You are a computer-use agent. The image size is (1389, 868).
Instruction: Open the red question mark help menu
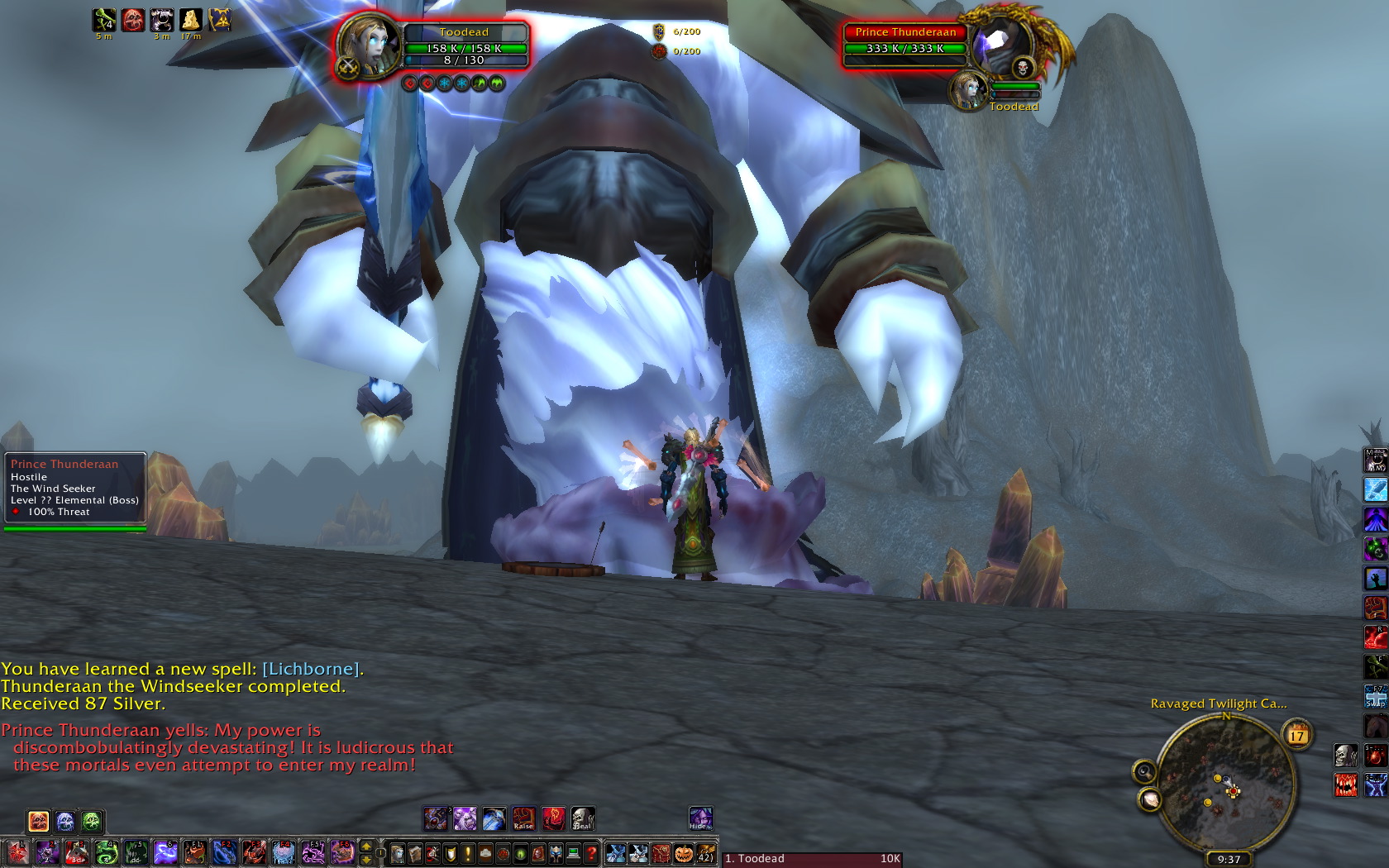(591, 853)
